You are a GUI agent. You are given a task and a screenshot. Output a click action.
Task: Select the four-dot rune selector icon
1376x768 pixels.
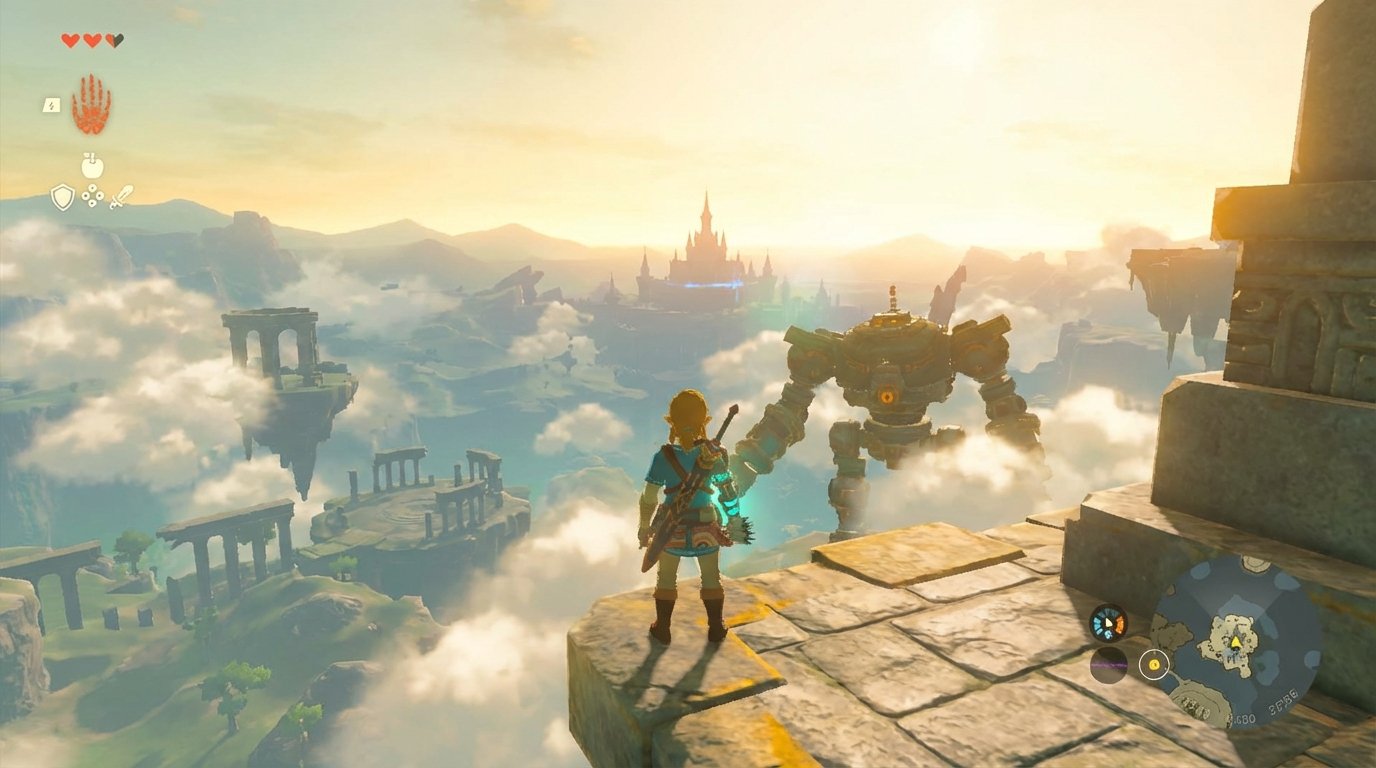91,197
